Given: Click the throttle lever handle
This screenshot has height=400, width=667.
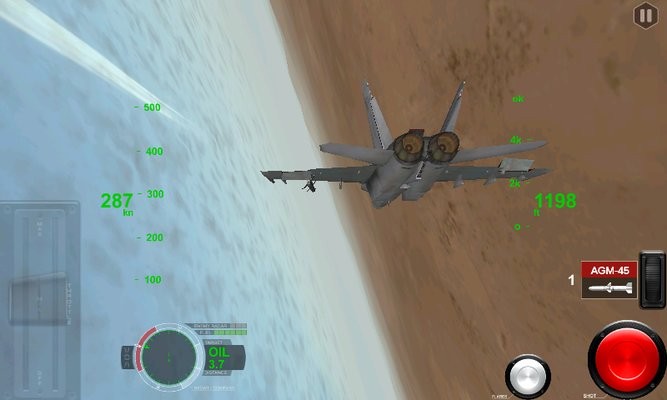Looking at the screenshot, I should pos(40,299).
